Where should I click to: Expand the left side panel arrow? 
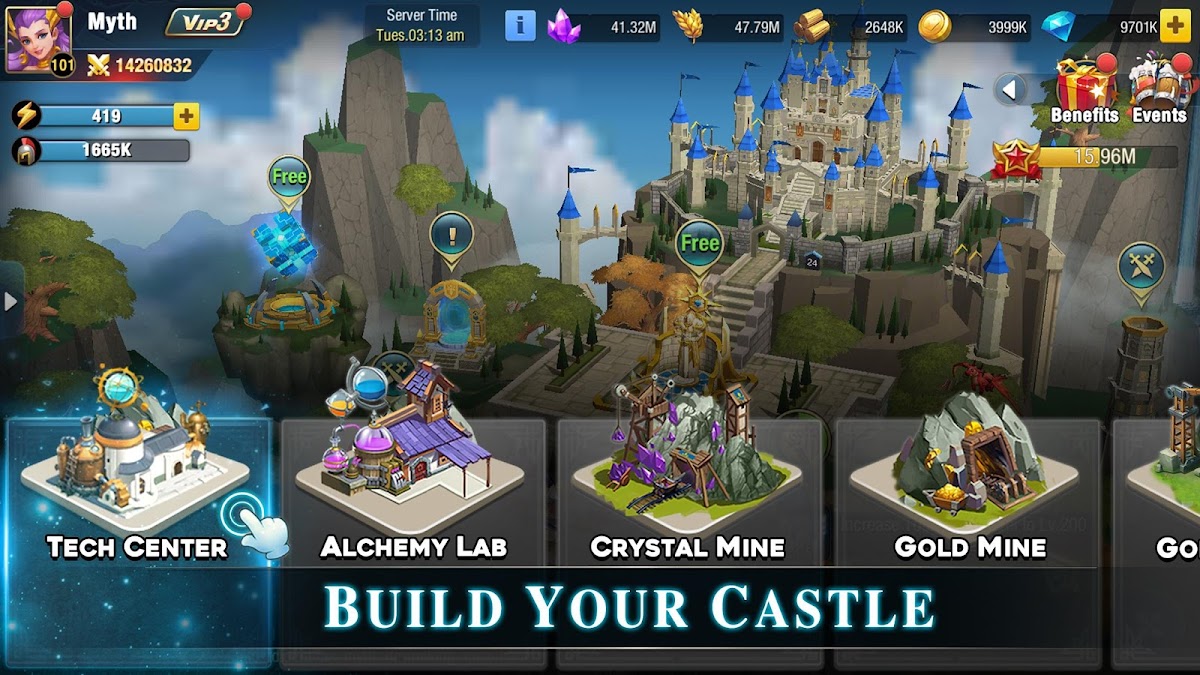click(x=10, y=300)
